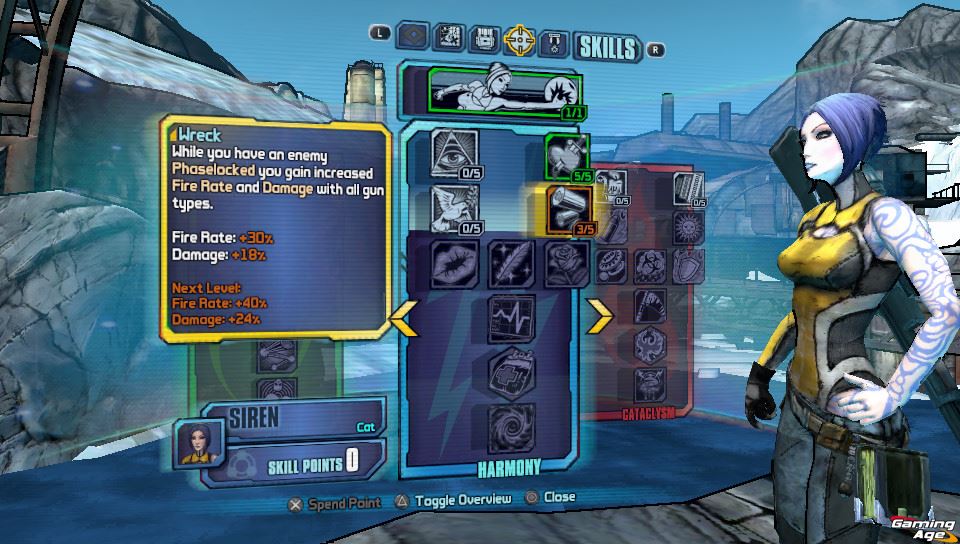This screenshot has height=544, width=960.
Task: Open the backpack inventory tab
Action: (485, 39)
